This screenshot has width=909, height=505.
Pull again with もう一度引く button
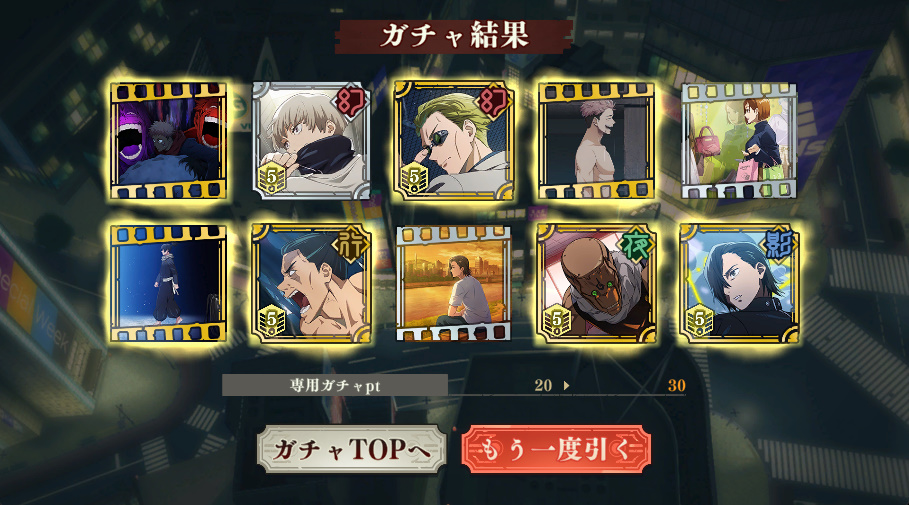556,450
